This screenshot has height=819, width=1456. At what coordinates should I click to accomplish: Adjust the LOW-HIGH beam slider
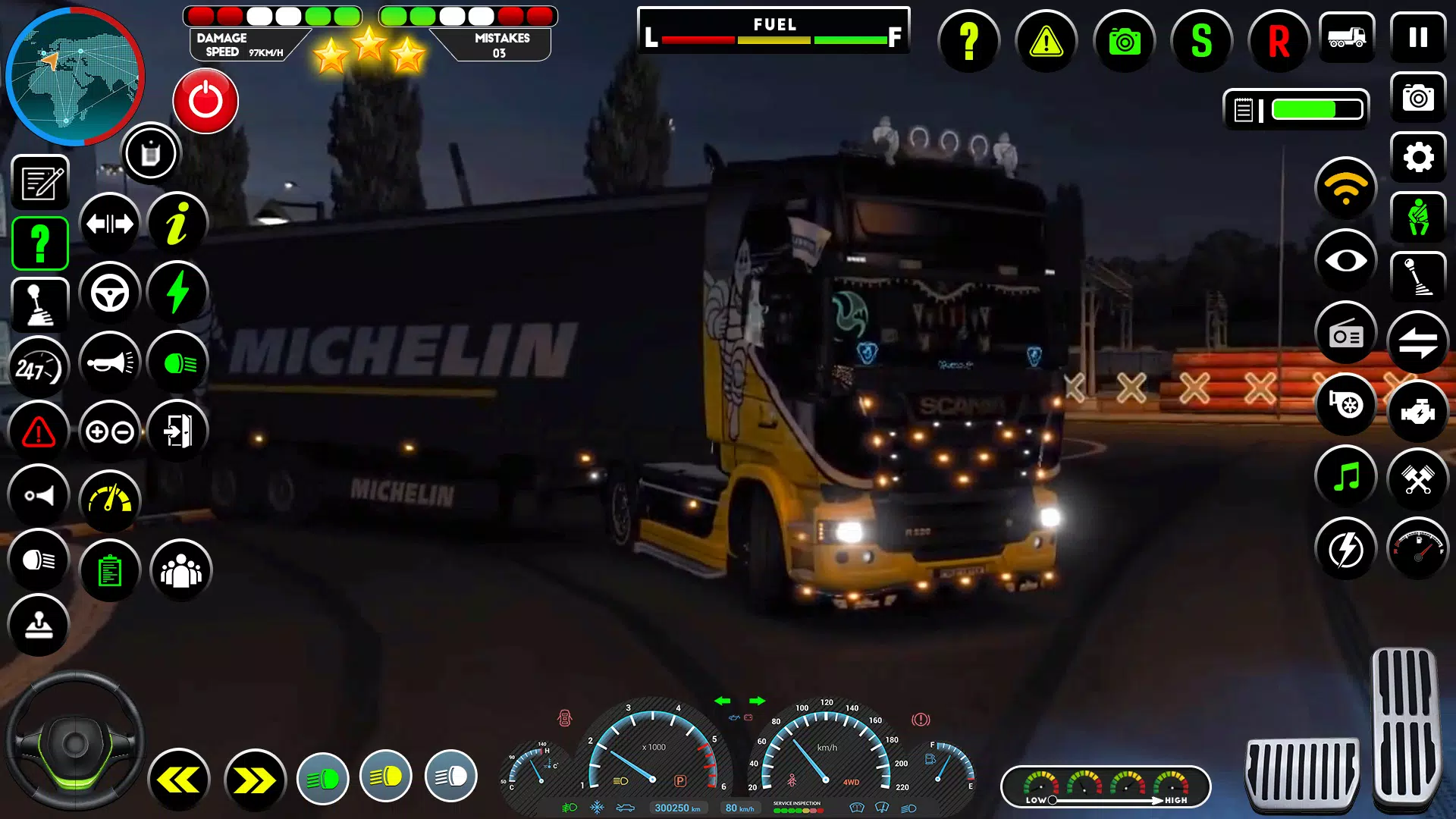coord(1054,799)
